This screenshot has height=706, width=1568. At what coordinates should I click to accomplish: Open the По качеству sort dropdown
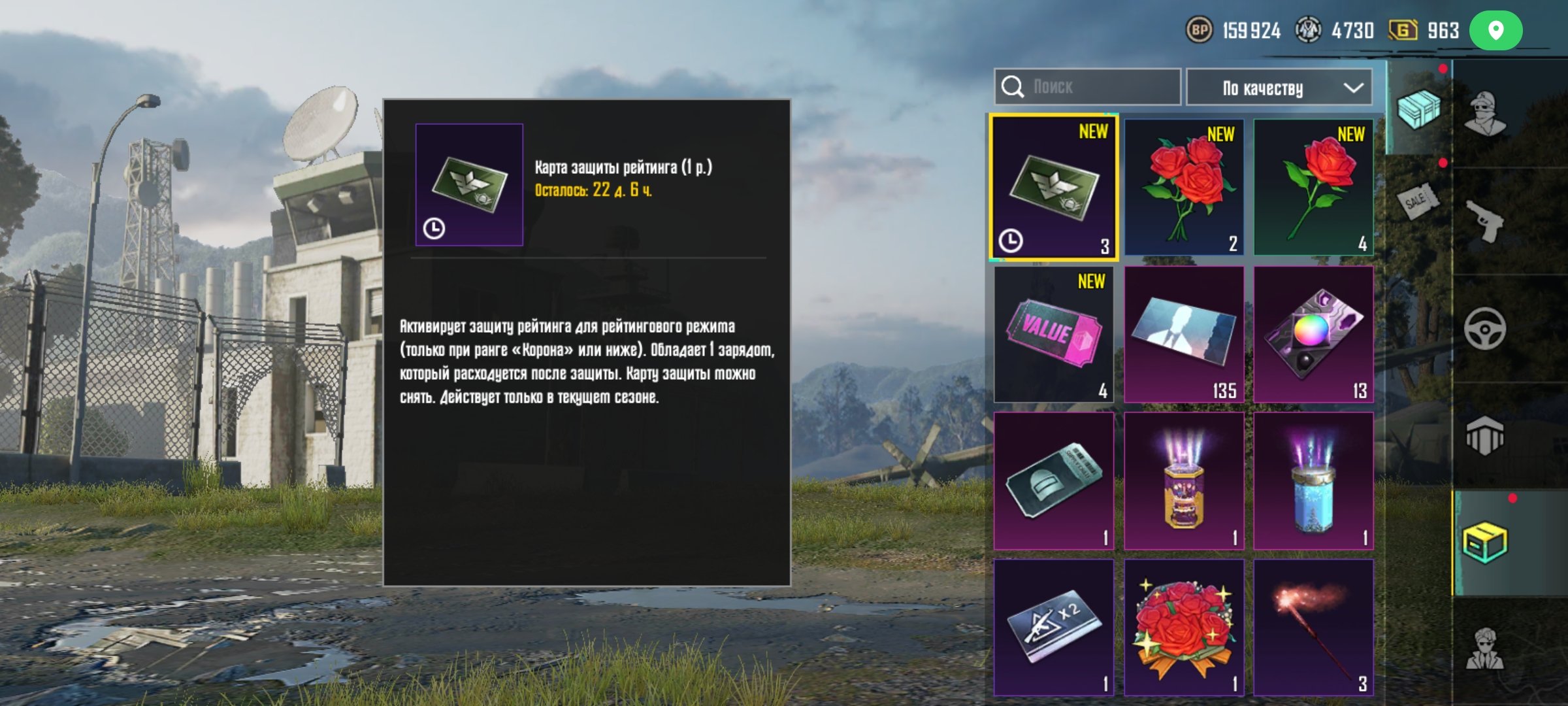pos(1279,88)
